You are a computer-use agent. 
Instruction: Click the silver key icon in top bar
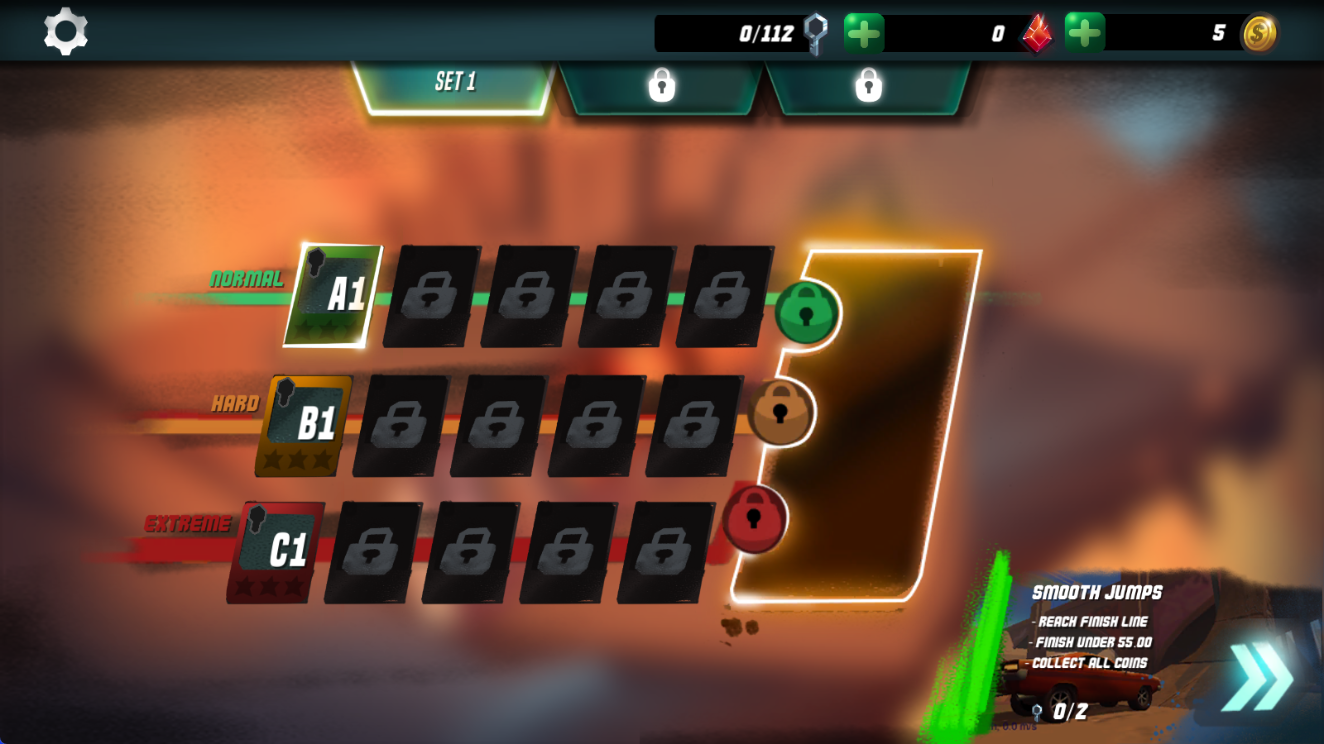point(814,31)
